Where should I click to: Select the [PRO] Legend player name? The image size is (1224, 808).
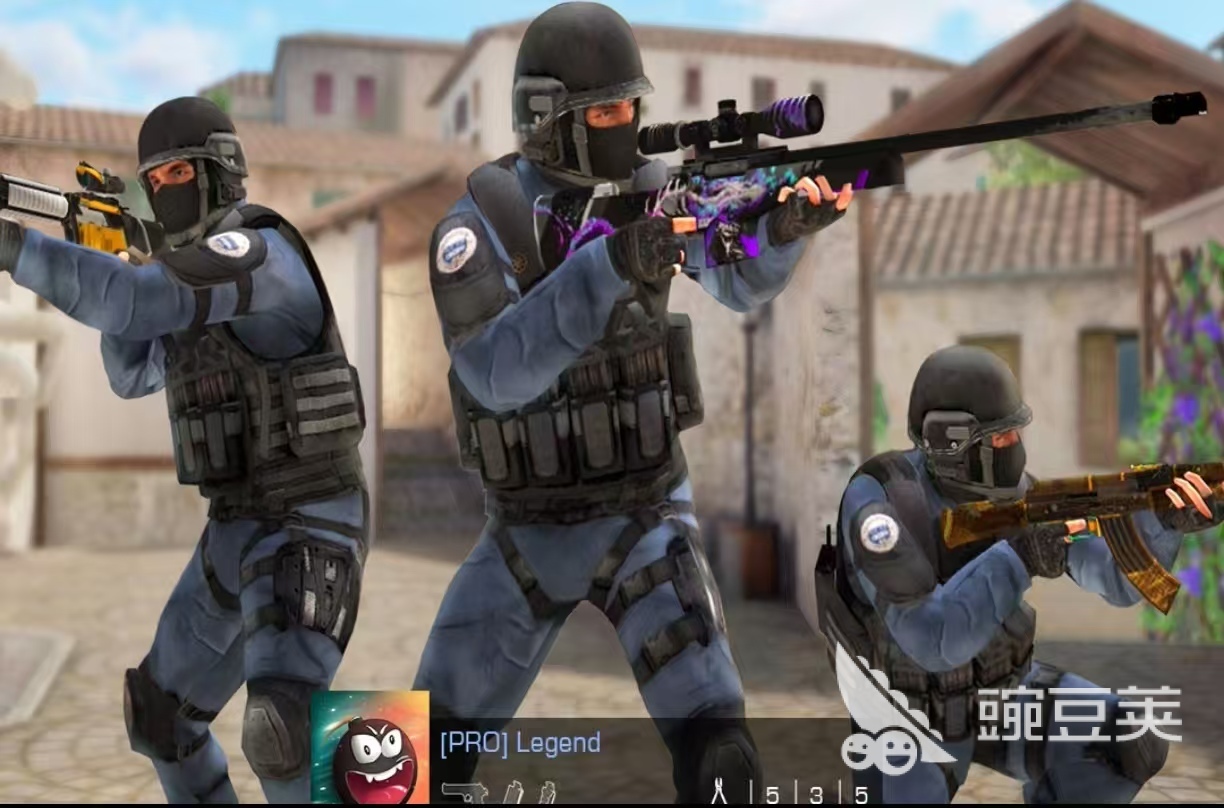click(x=520, y=743)
